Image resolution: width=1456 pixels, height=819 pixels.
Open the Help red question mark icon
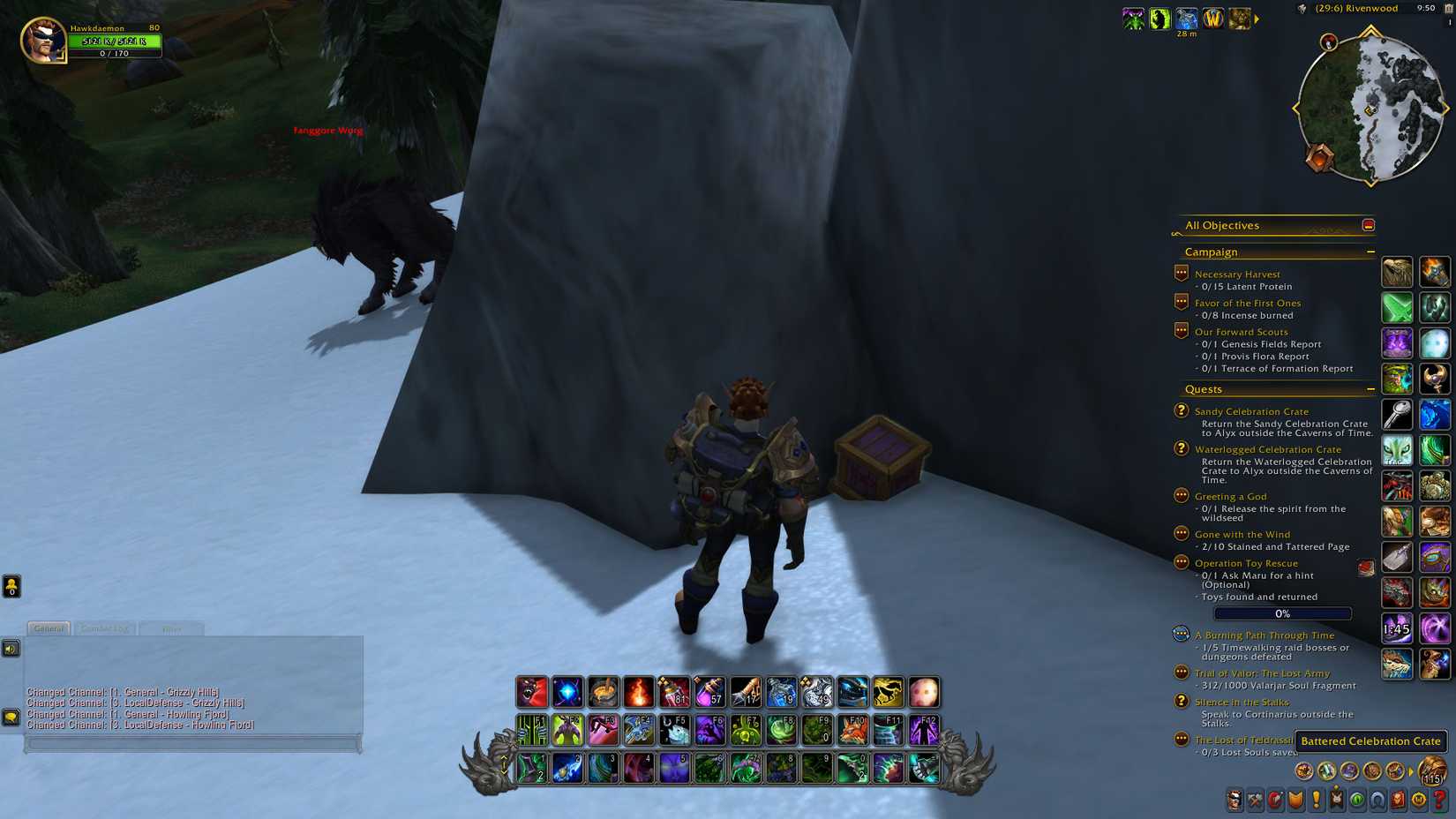[1439, 801]
